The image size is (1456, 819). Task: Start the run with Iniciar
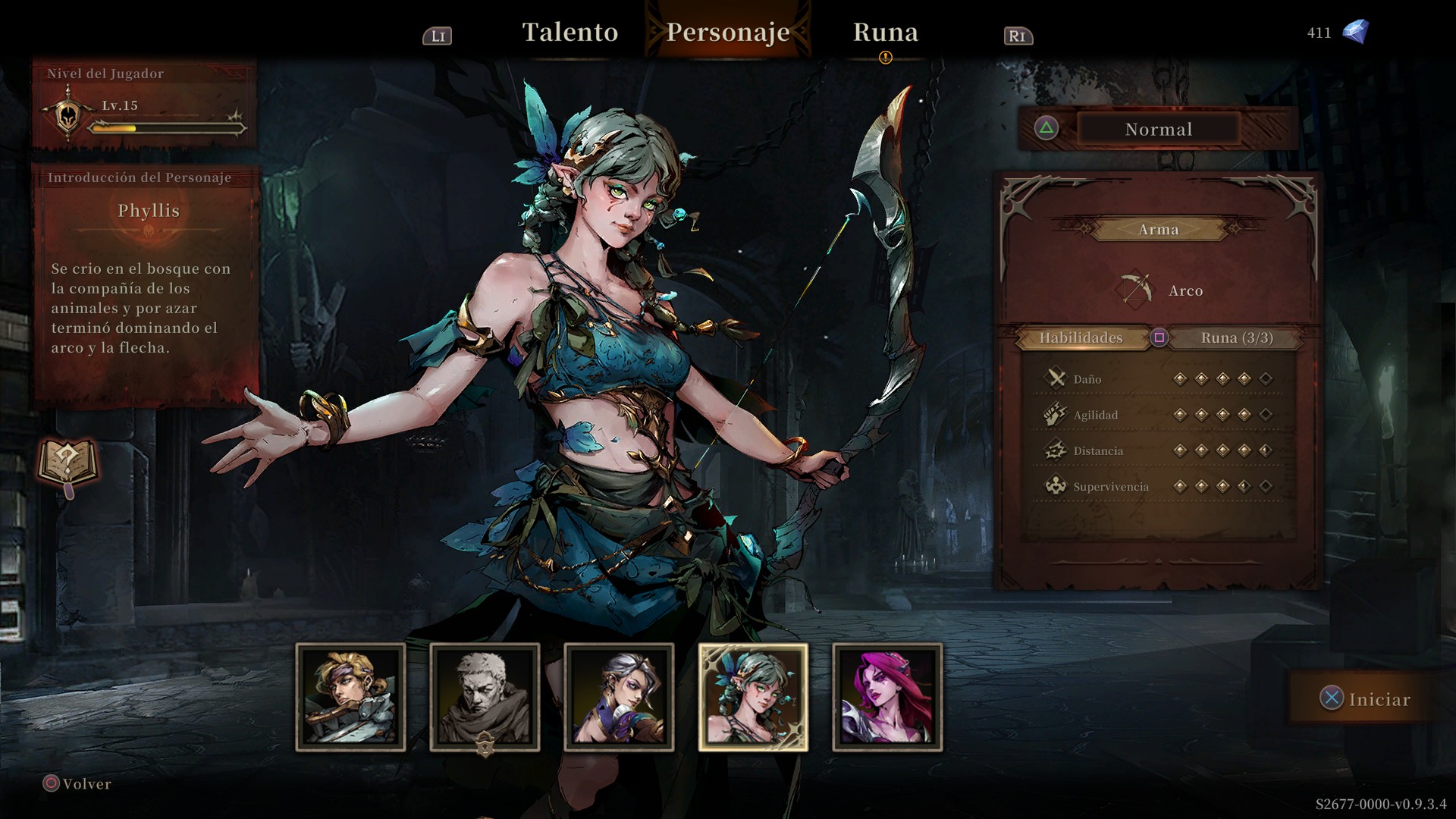point(1366,698)
